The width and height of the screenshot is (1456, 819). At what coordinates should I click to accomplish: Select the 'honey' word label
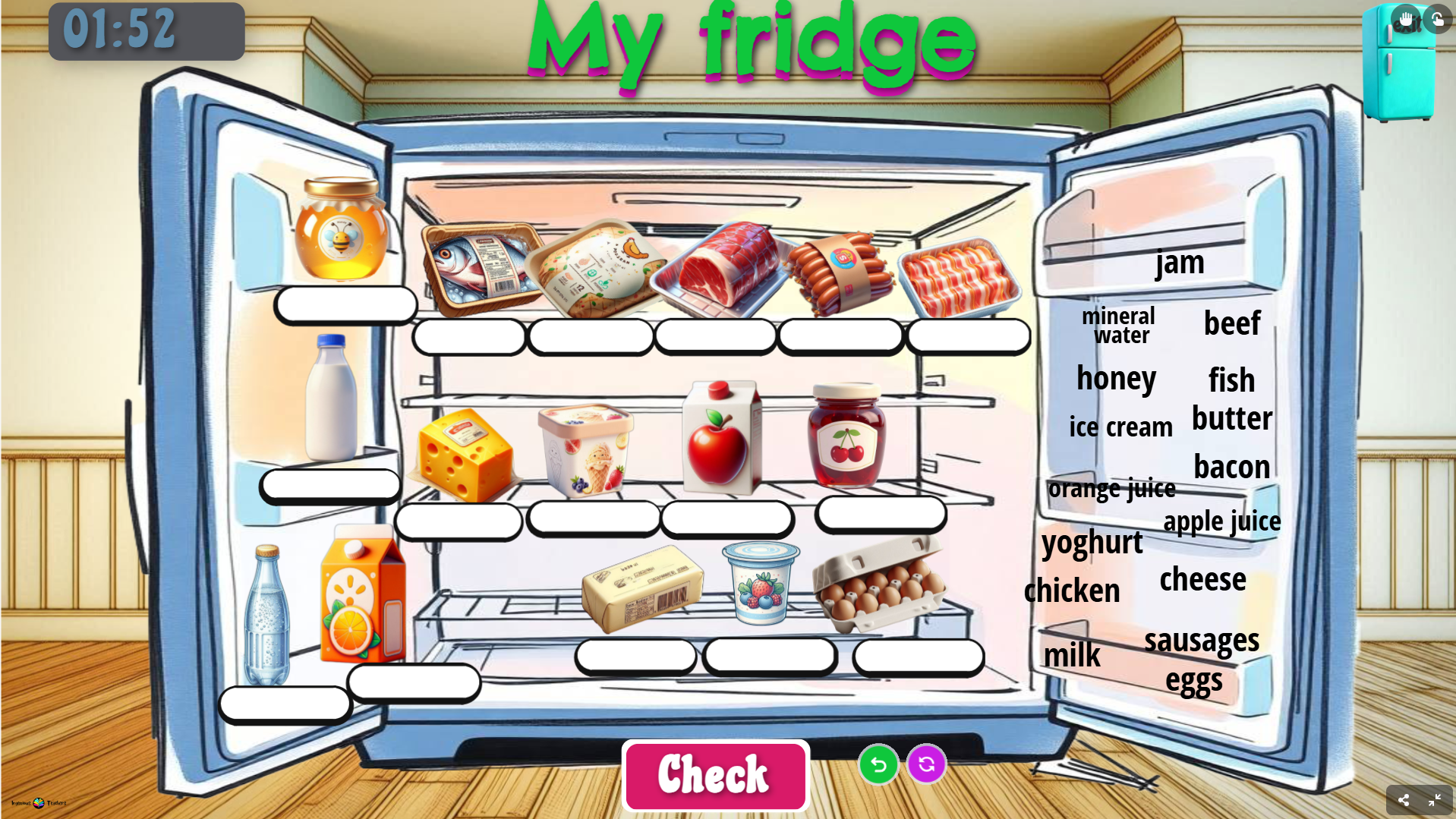click(x=1116, y=378)
